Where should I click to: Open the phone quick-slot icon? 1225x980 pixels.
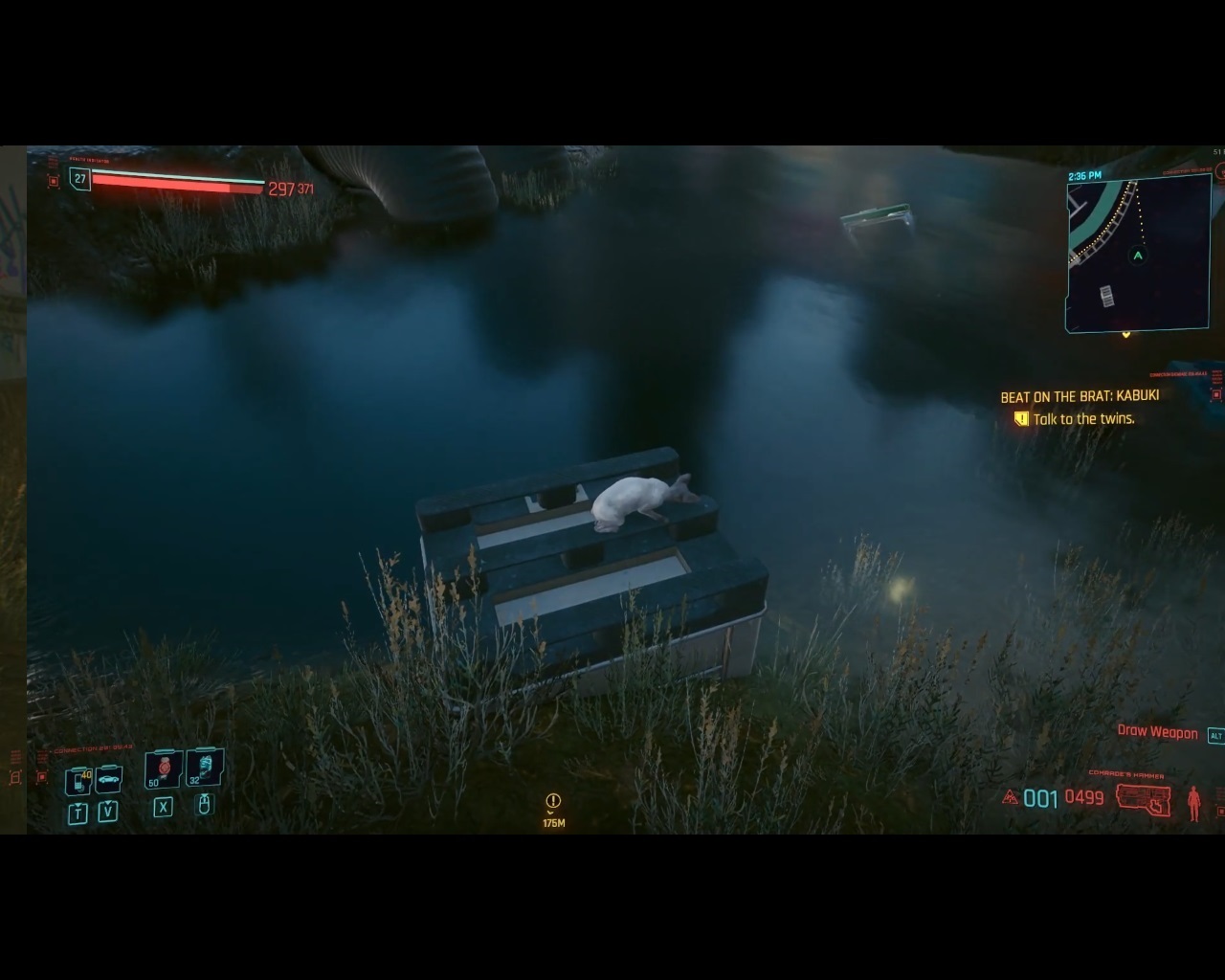[78, 780]
